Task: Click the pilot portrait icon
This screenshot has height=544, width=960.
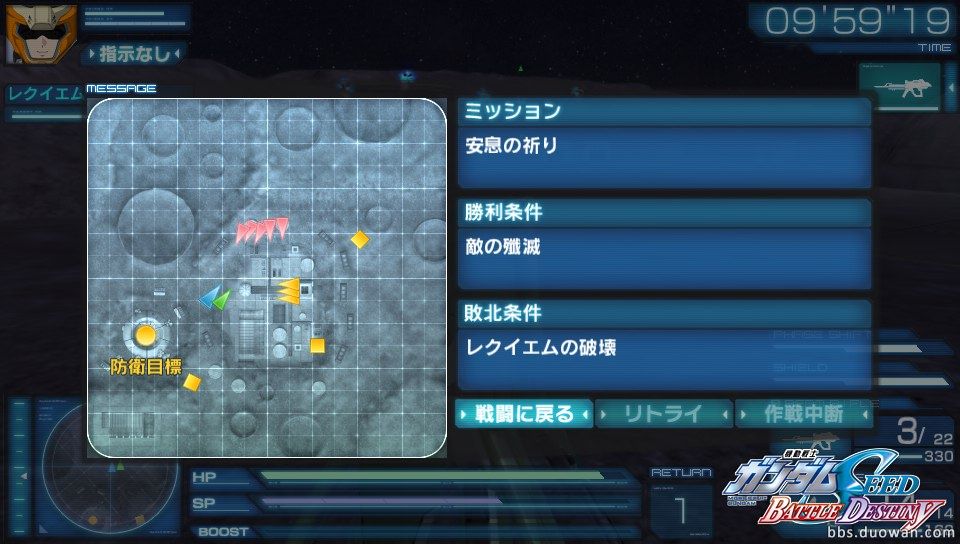Action: click(29, 32)
